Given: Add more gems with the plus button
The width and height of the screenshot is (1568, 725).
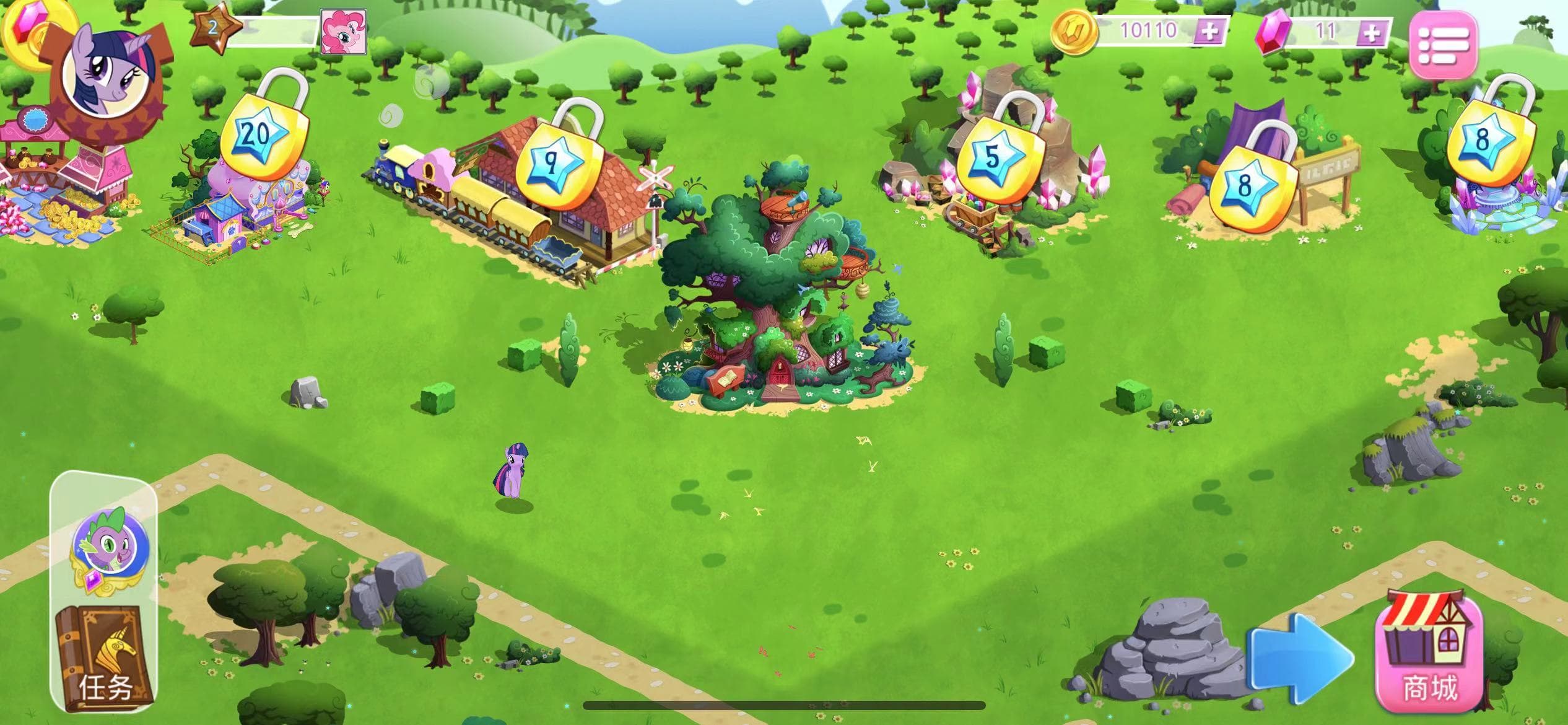Looking at the screenshot, I should pyautogui.click(x=1372, y=32).
